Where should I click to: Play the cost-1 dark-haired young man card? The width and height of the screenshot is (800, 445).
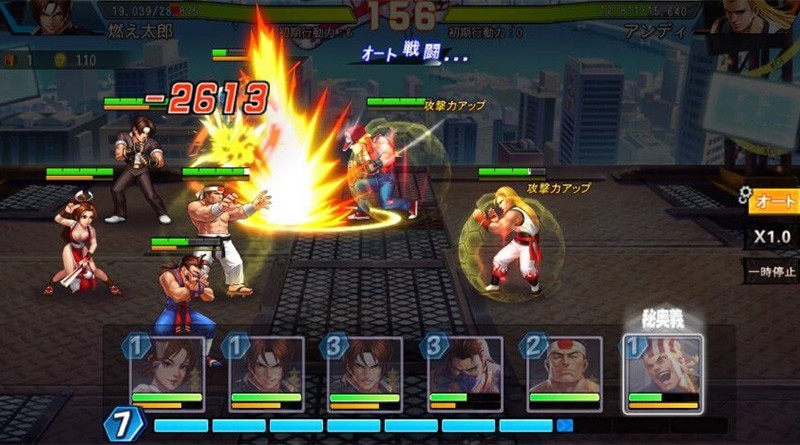click(266, 373)
